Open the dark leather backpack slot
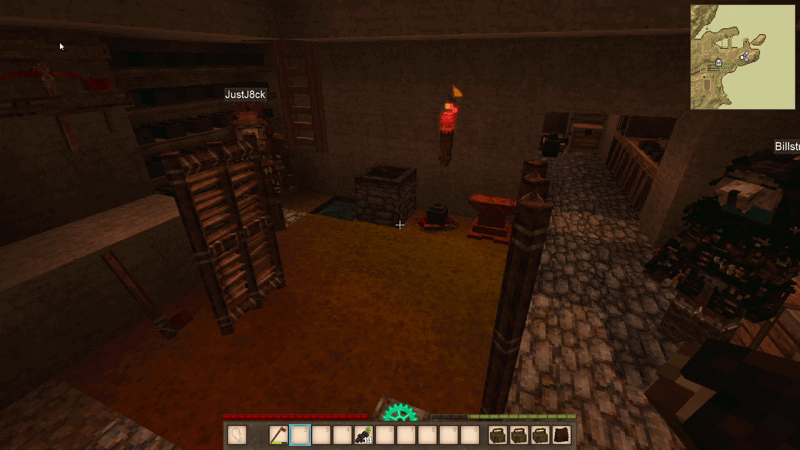This screenshot has height=450, width=800. 561,435
